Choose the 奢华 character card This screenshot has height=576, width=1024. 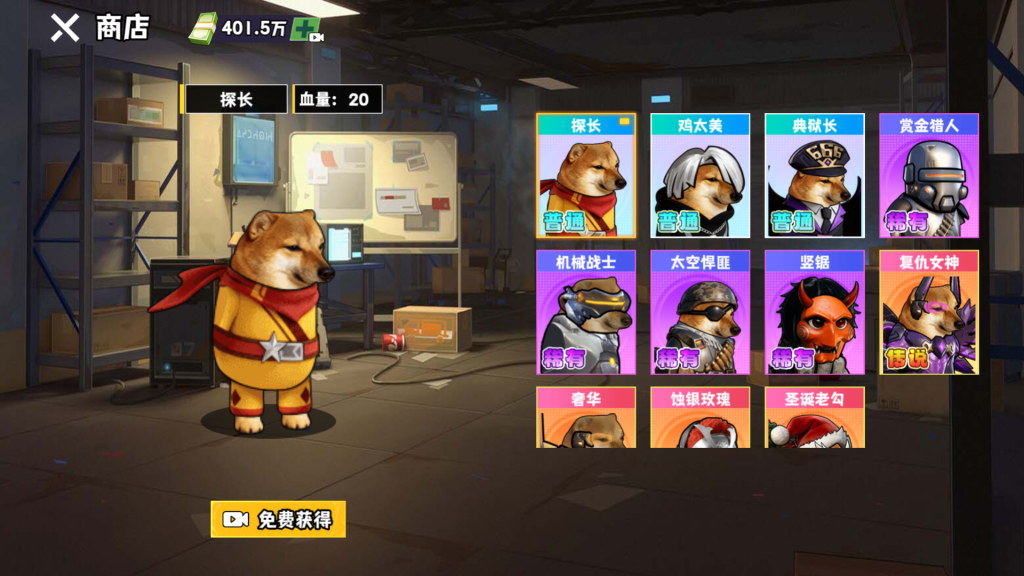(x=586, y=418)
